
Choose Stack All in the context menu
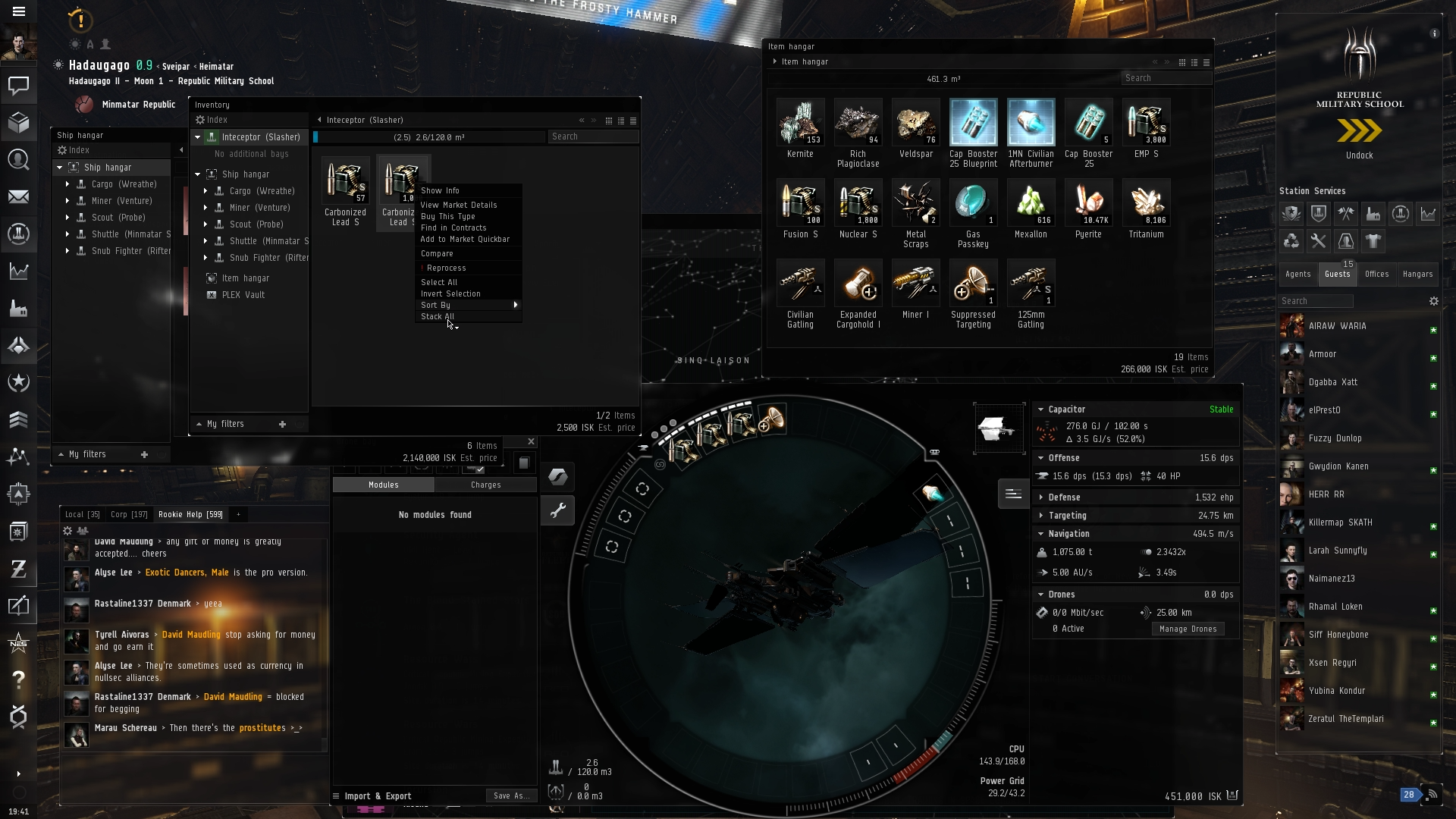pyautogui.click(x=438, y=316)
